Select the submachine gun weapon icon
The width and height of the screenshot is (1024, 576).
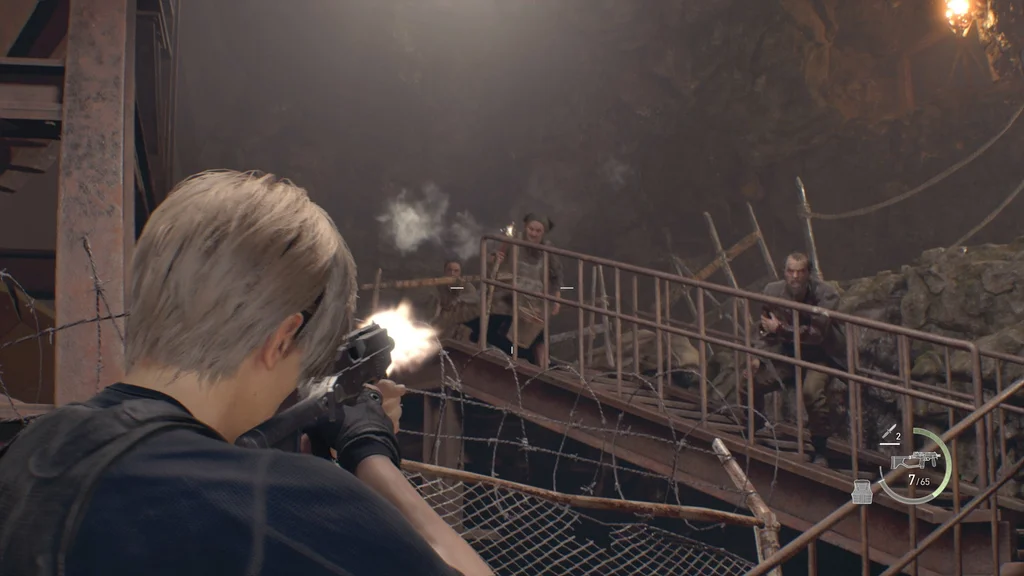[x=914, y=460]
